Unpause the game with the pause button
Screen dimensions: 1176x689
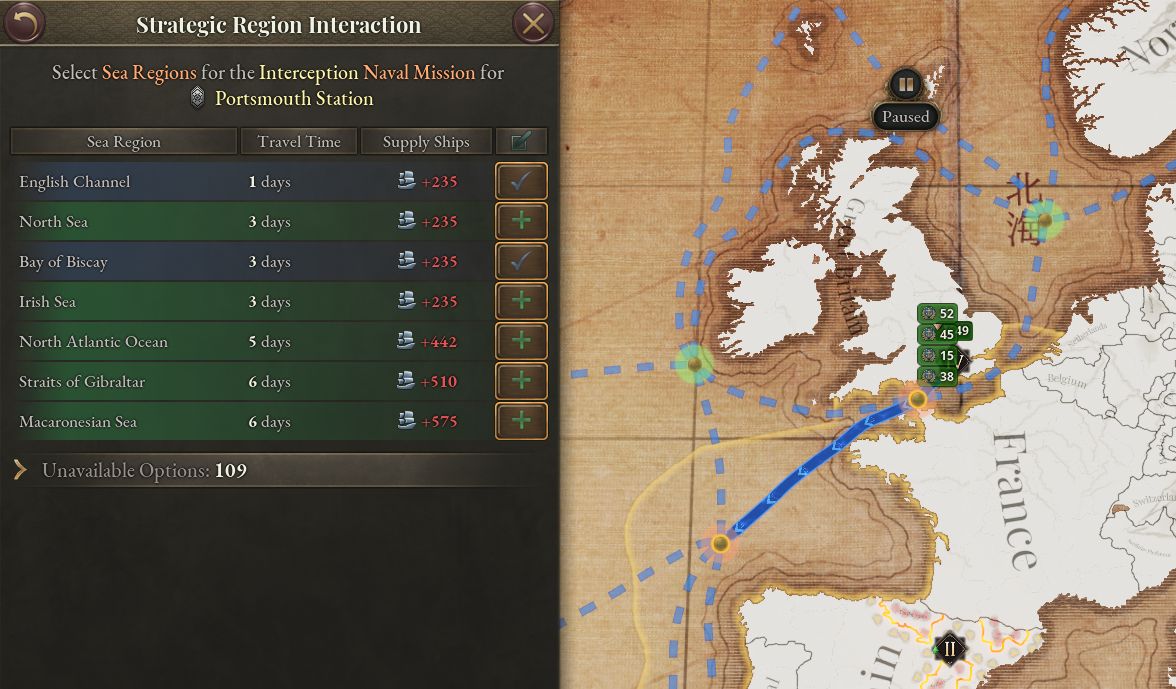tap(905, 84)
